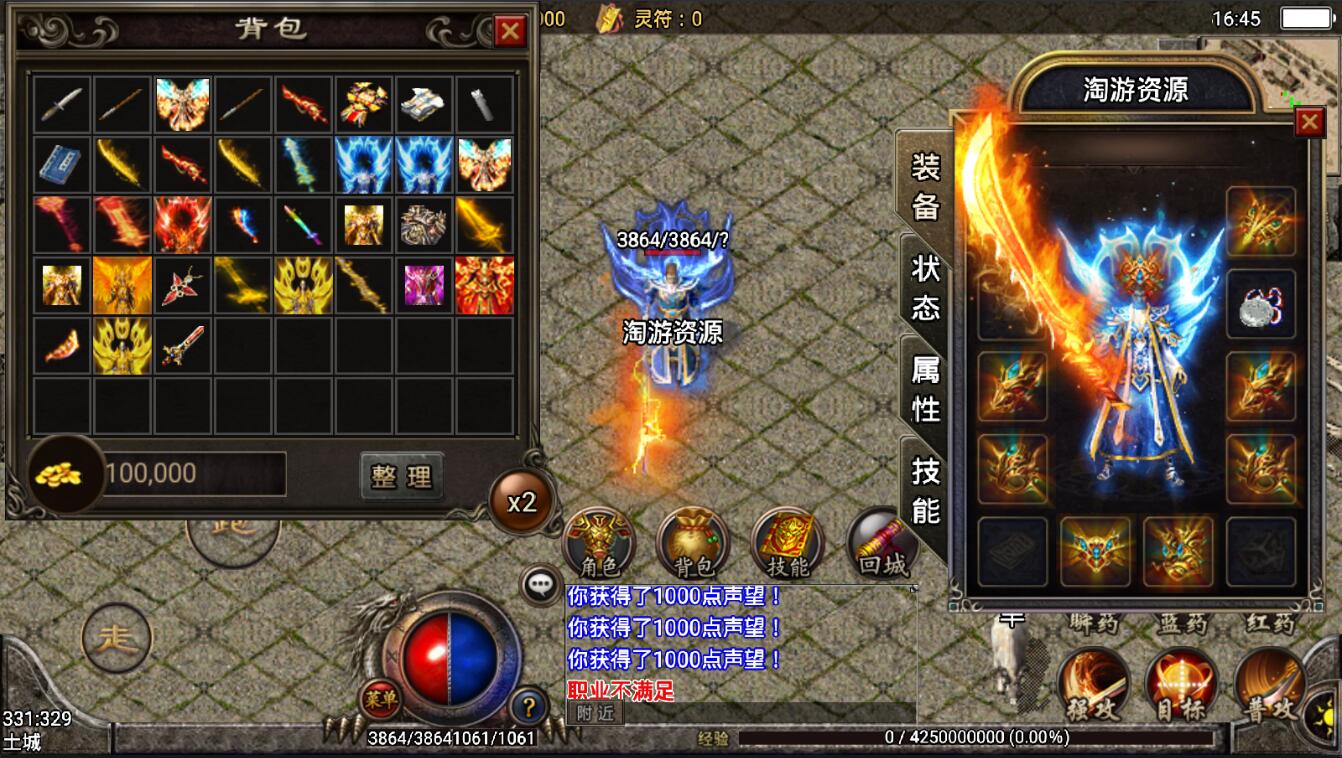Use the 回城 return-to-town scroll
1342x758 pixels.
point(882,545)
